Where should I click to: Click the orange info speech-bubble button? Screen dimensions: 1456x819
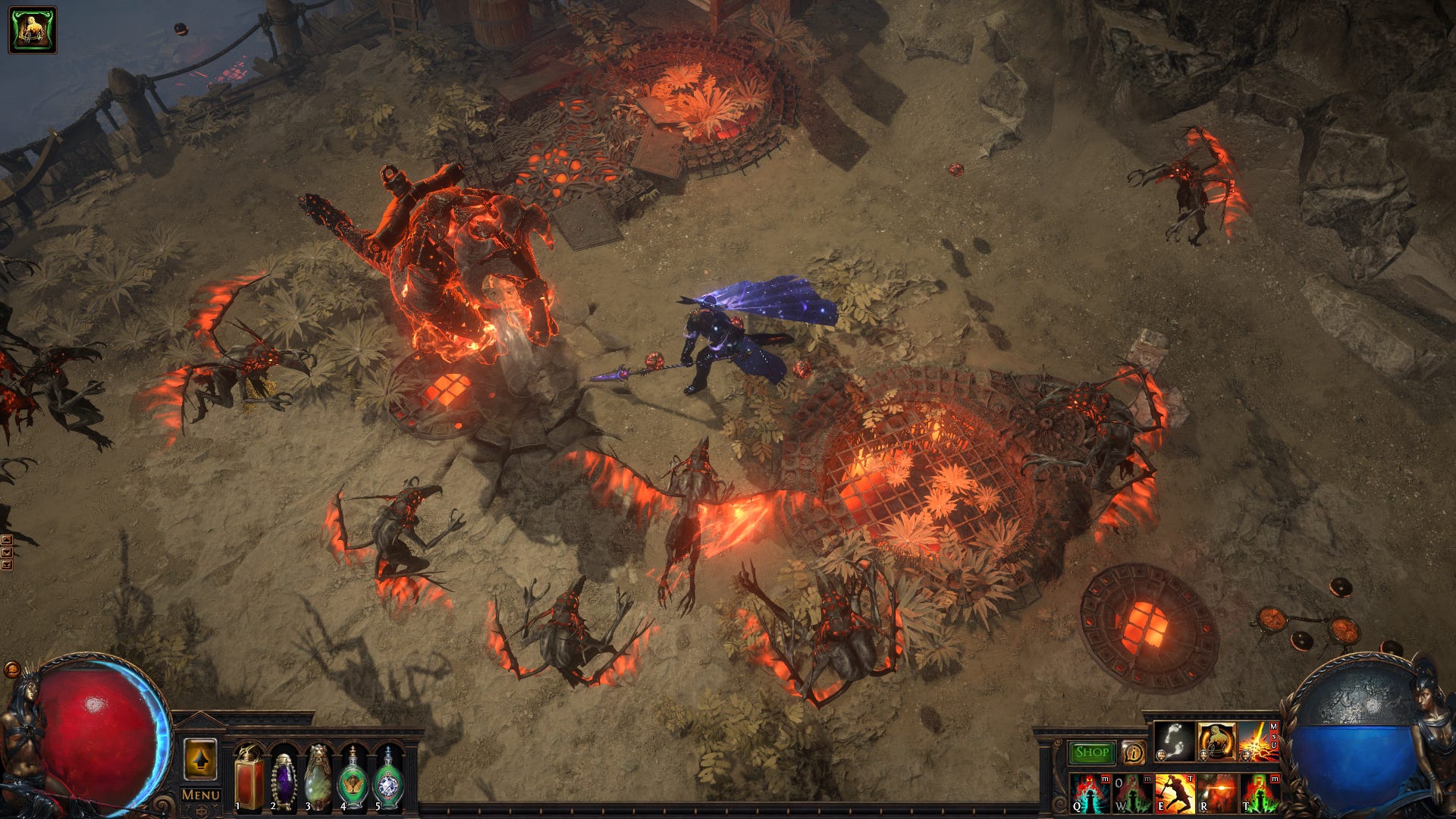[x=1133, y=752]
